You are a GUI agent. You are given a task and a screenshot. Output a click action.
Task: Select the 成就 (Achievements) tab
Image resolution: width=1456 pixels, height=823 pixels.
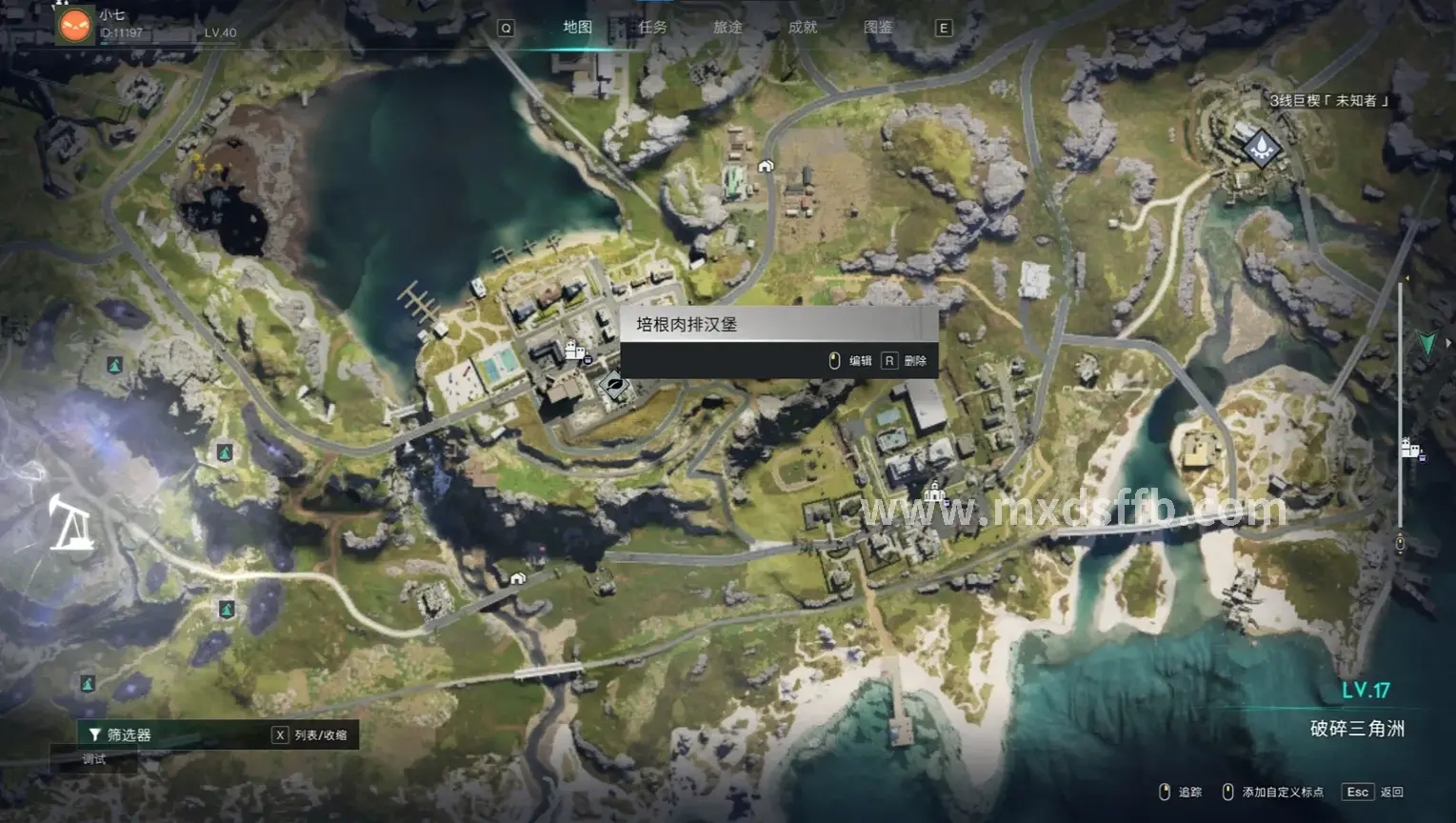(x=803, y=28)
